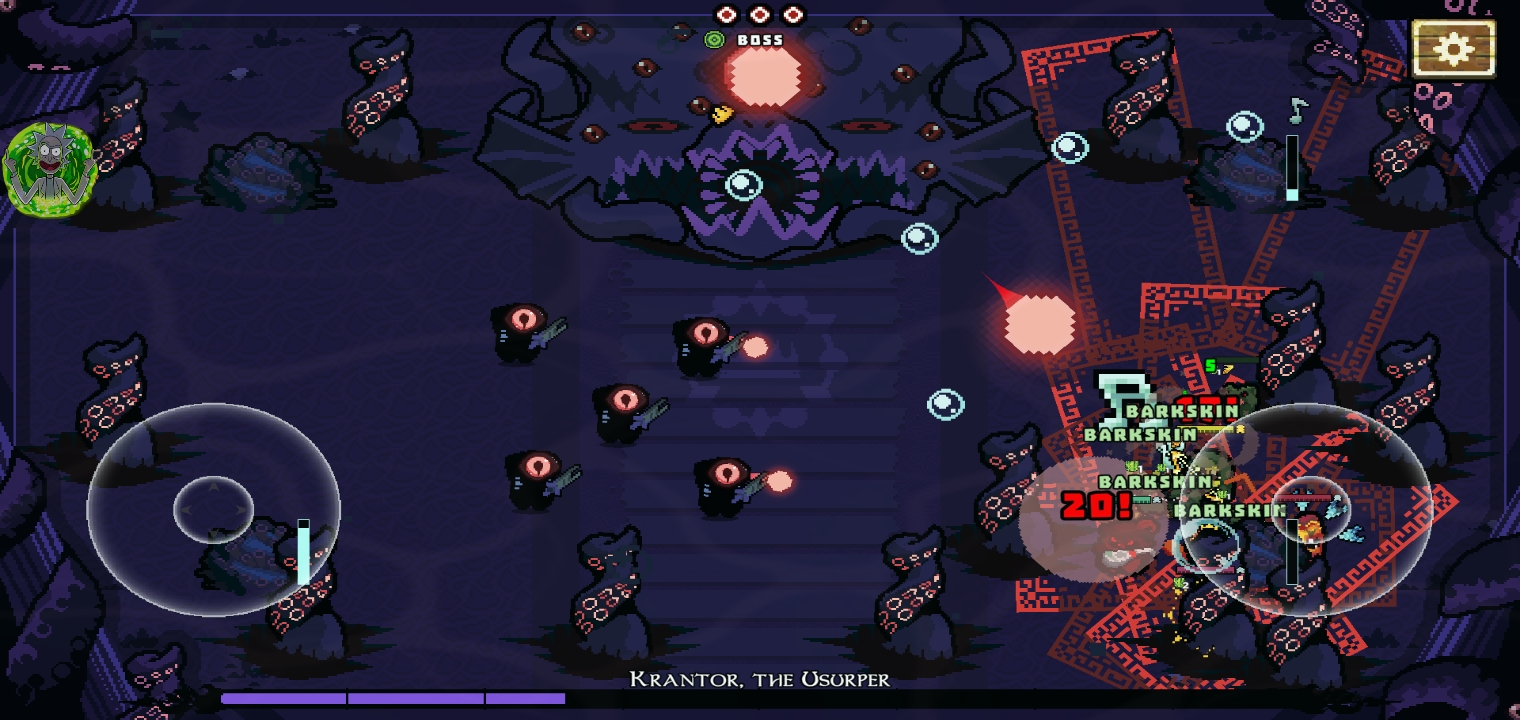Viewport: 1520px width, 720px height.
Task: Activate the pink round skill button
Action: (1094, 518)
